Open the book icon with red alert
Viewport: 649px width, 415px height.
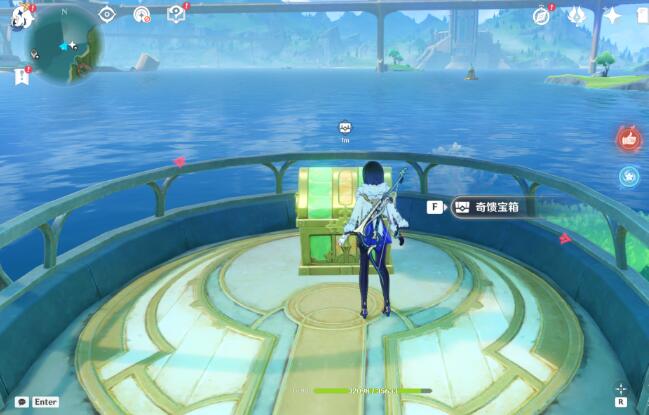[x=176, y=14]
